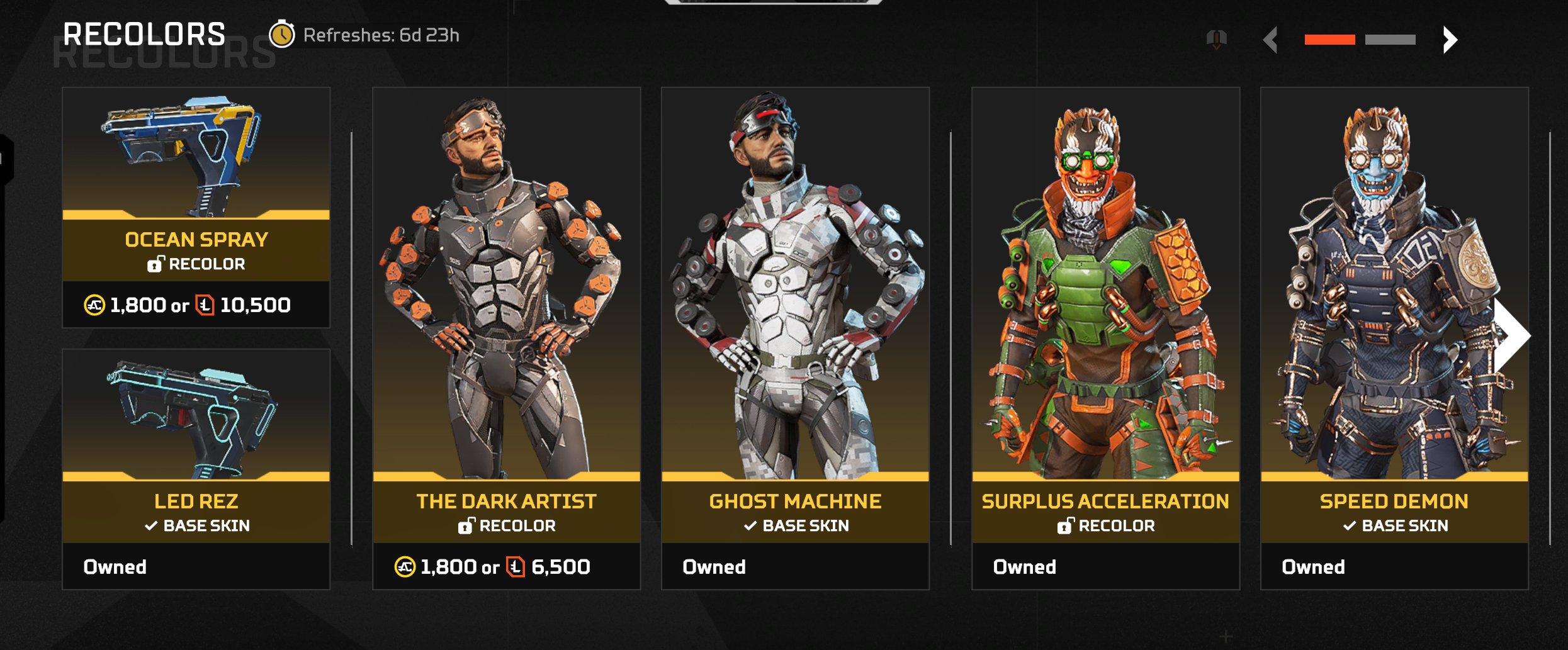Select the active orange page indicator bar

pyautogui.click(x=1329, y=40)
